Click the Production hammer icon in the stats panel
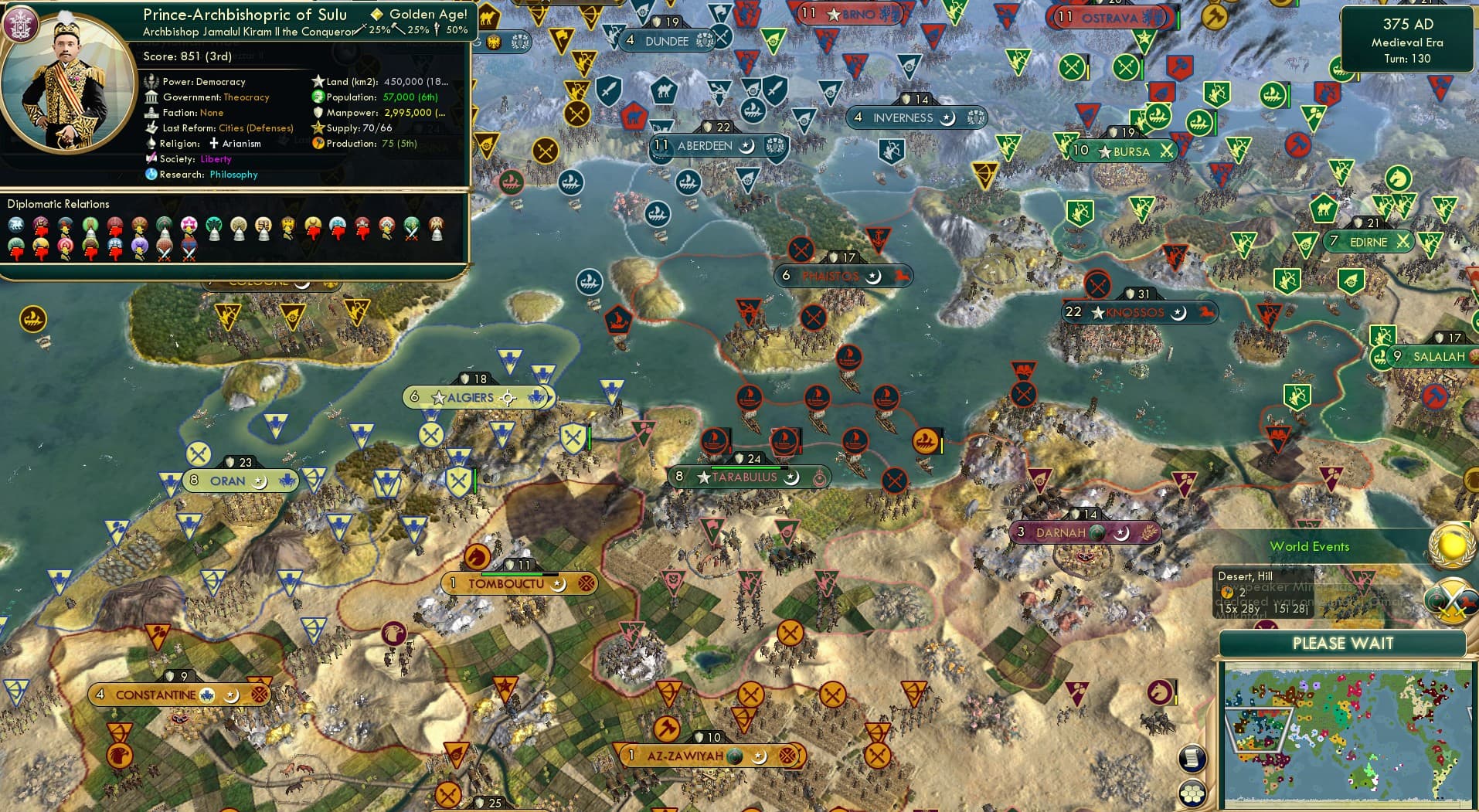 317,143
